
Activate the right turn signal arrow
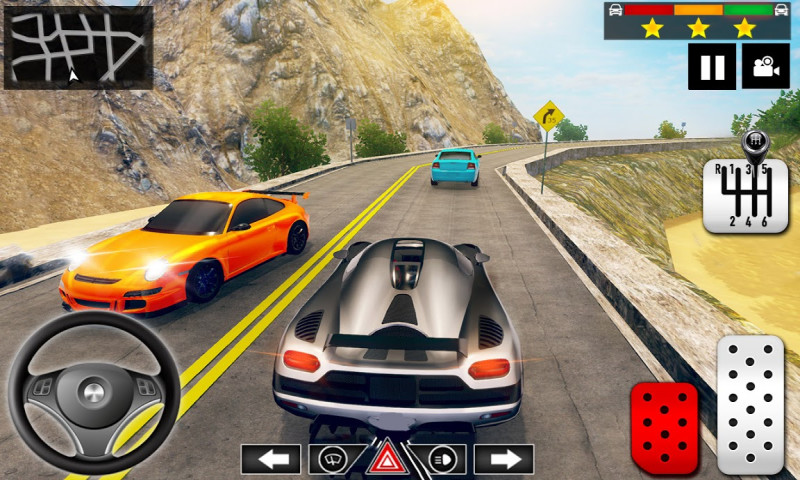tap(503, 459)
